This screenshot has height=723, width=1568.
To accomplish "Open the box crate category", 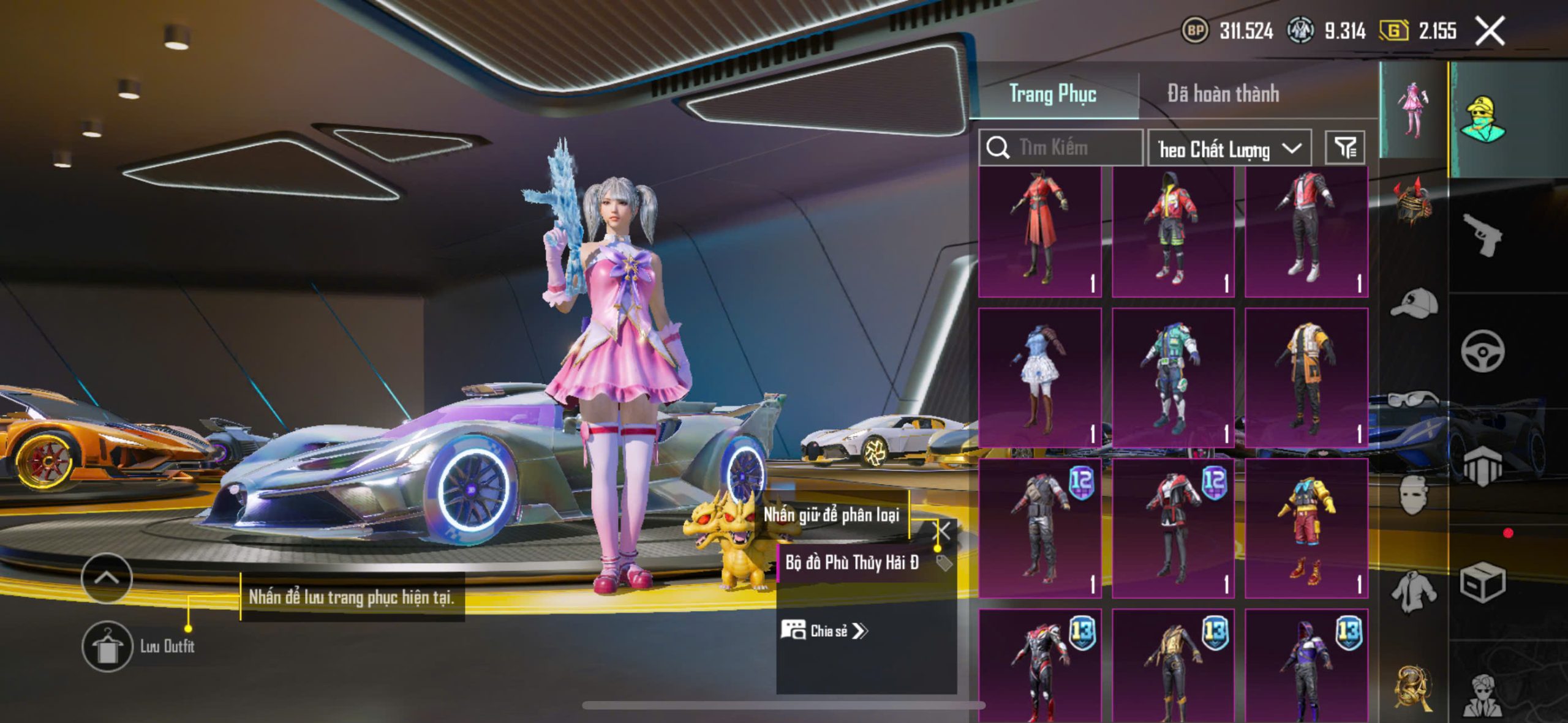I will 1482,582.
